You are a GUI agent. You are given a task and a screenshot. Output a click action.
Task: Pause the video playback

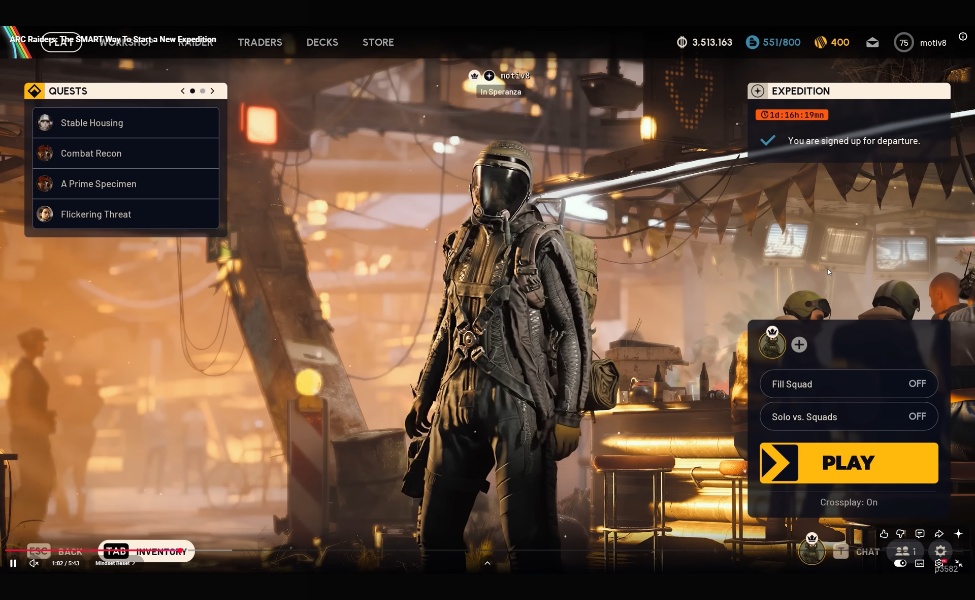13,563
